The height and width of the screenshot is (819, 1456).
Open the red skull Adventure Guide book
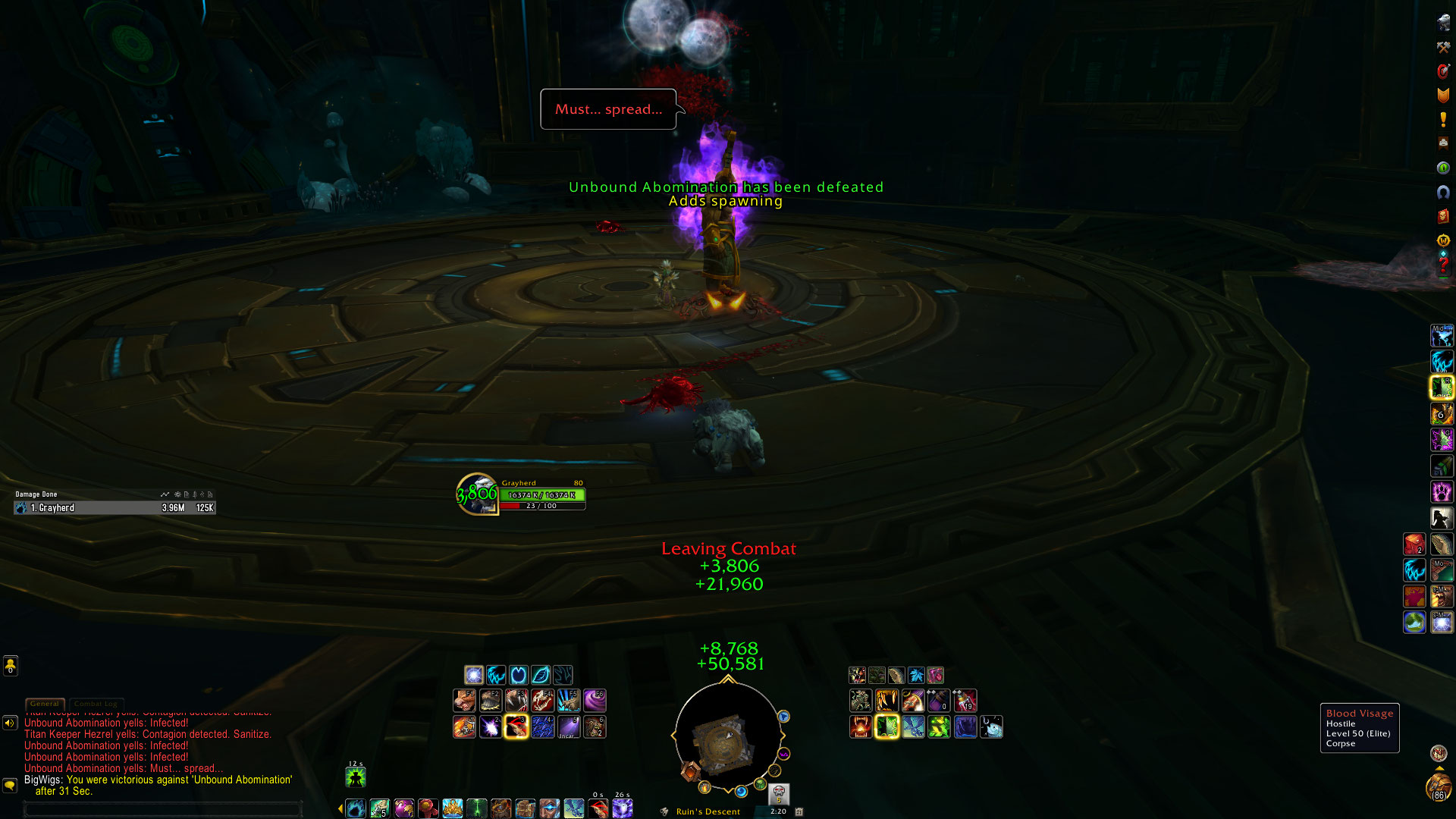pos(1443,216)
